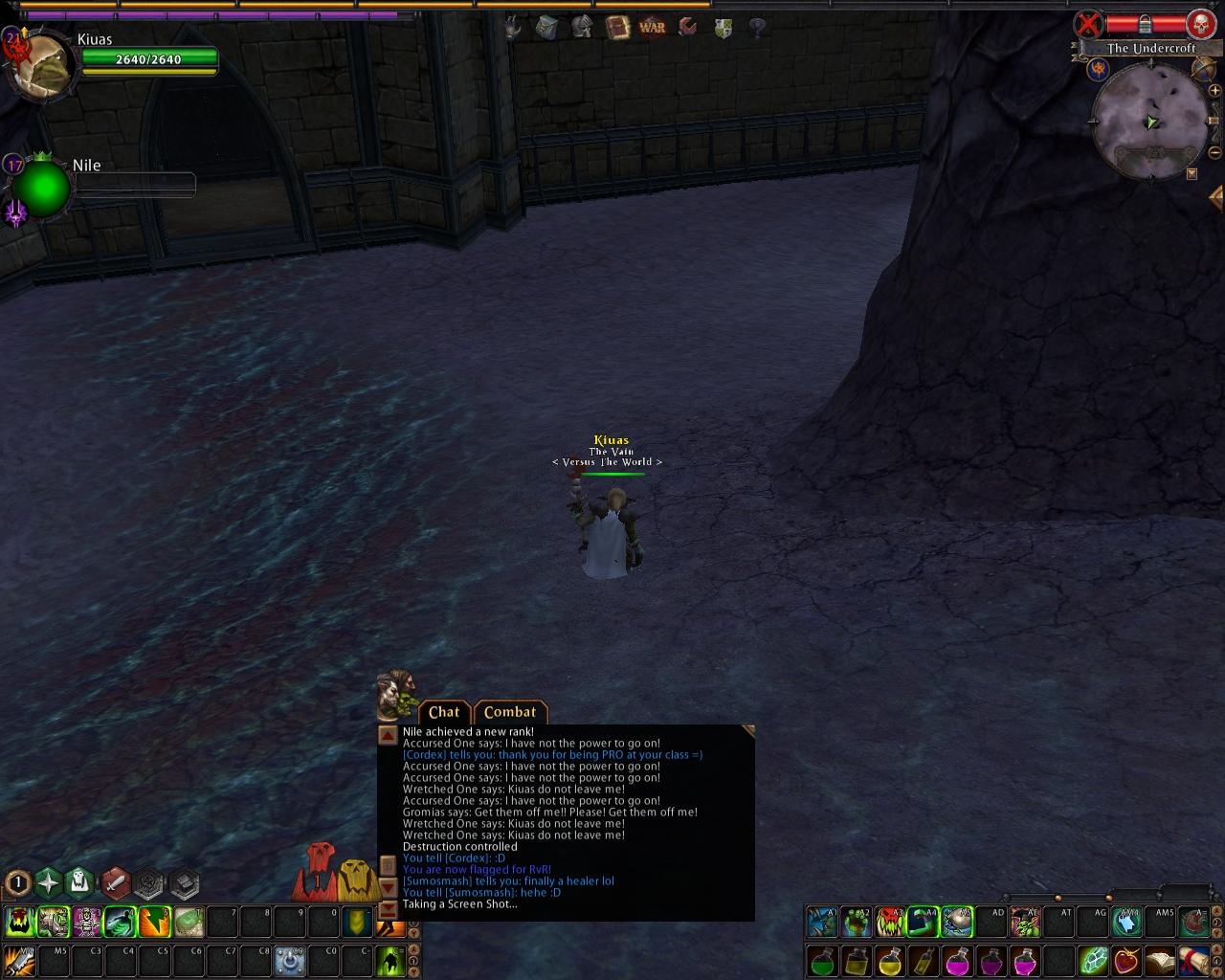
Task: Click the minimap
Action: 1150,122
